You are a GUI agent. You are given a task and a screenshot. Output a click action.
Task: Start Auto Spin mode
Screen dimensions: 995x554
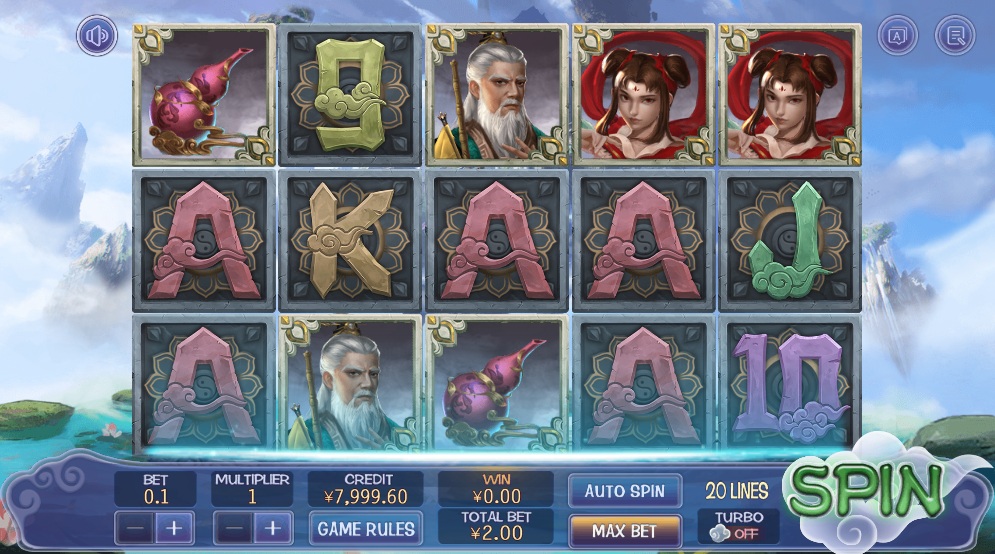(x=625, y=491)
